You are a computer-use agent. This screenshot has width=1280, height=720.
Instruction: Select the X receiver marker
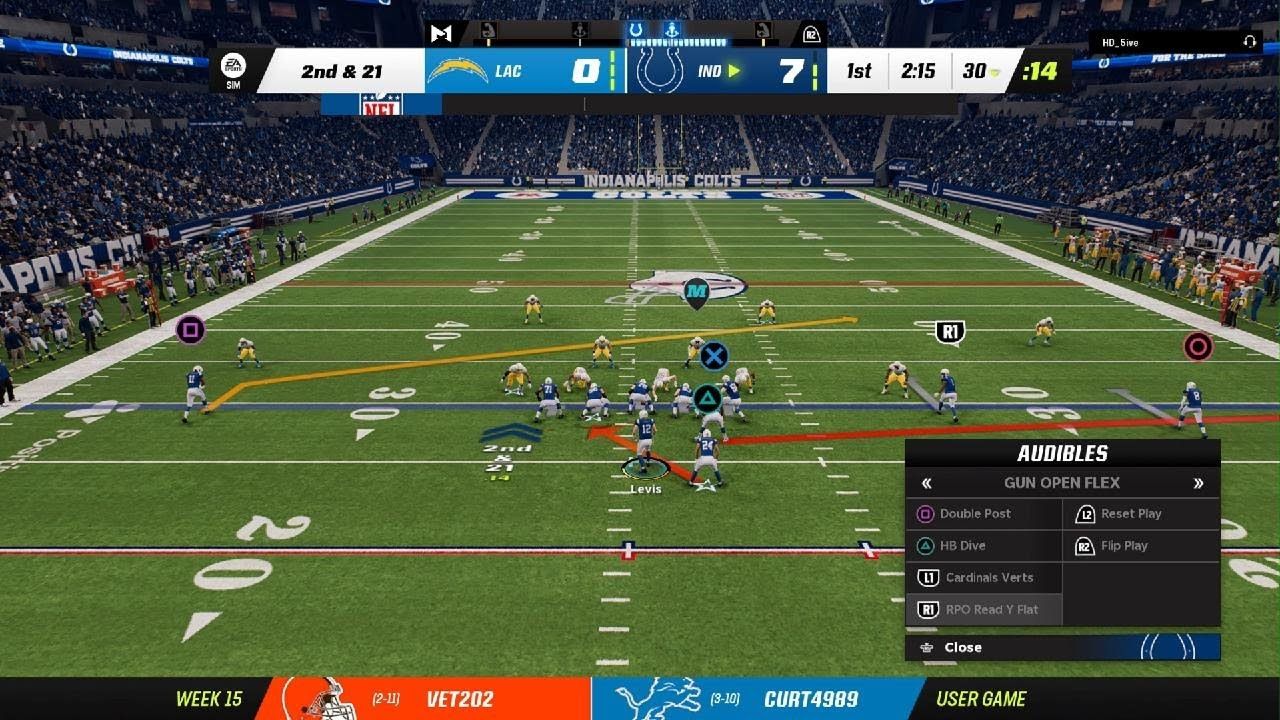point(713,356)
